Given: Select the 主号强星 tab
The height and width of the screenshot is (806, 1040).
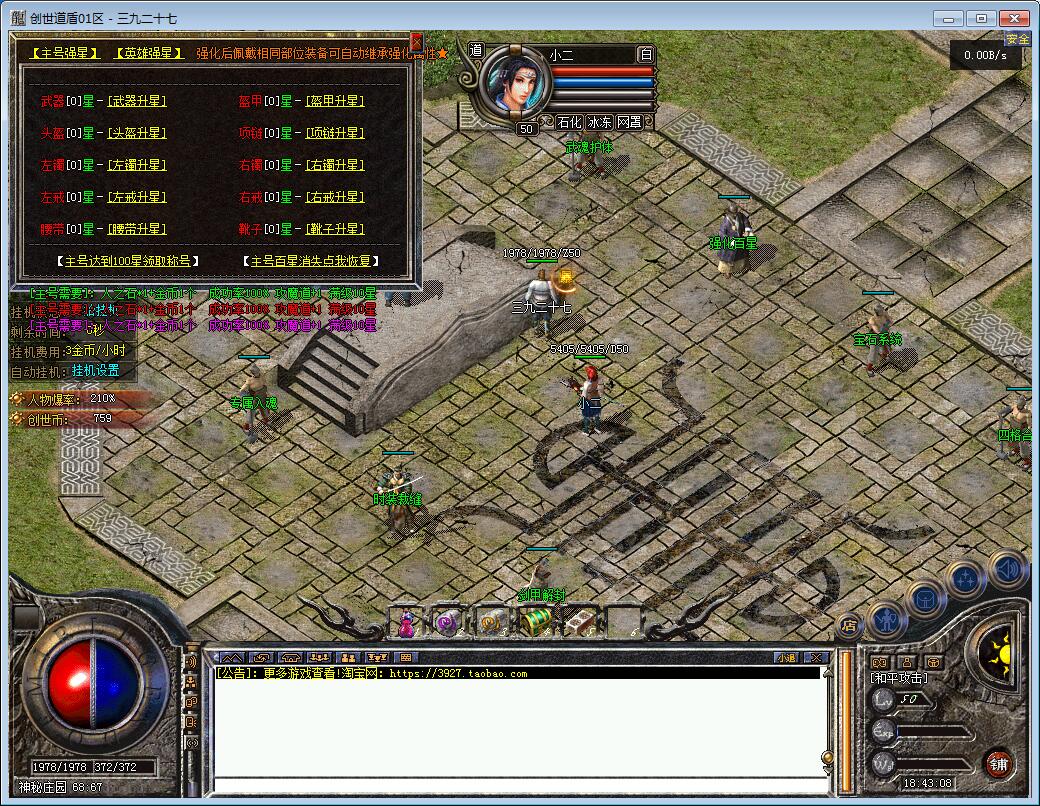Looking at the screenshot, I should (63, 54).
